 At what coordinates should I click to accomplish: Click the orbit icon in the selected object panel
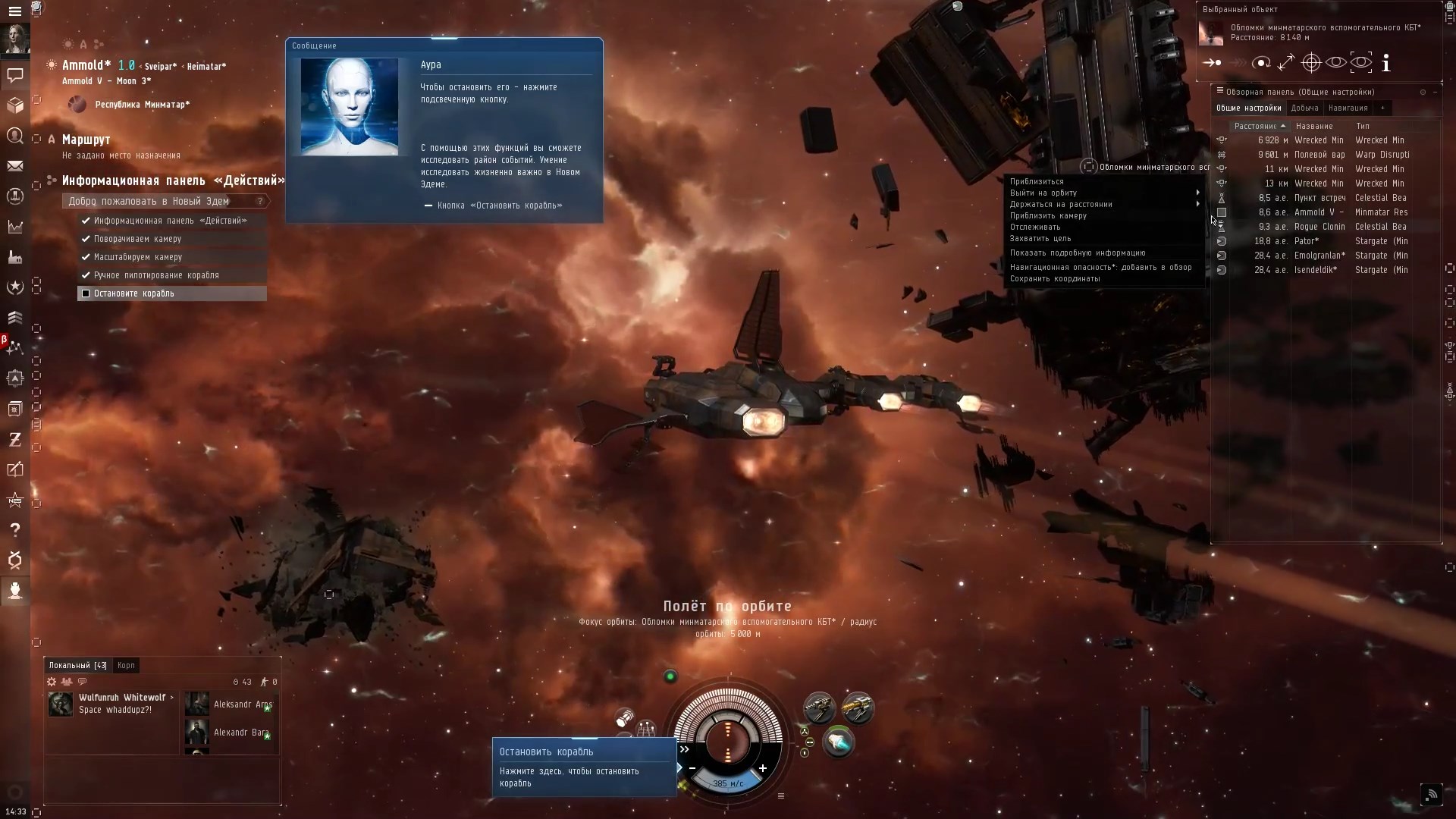point(1262,63)
